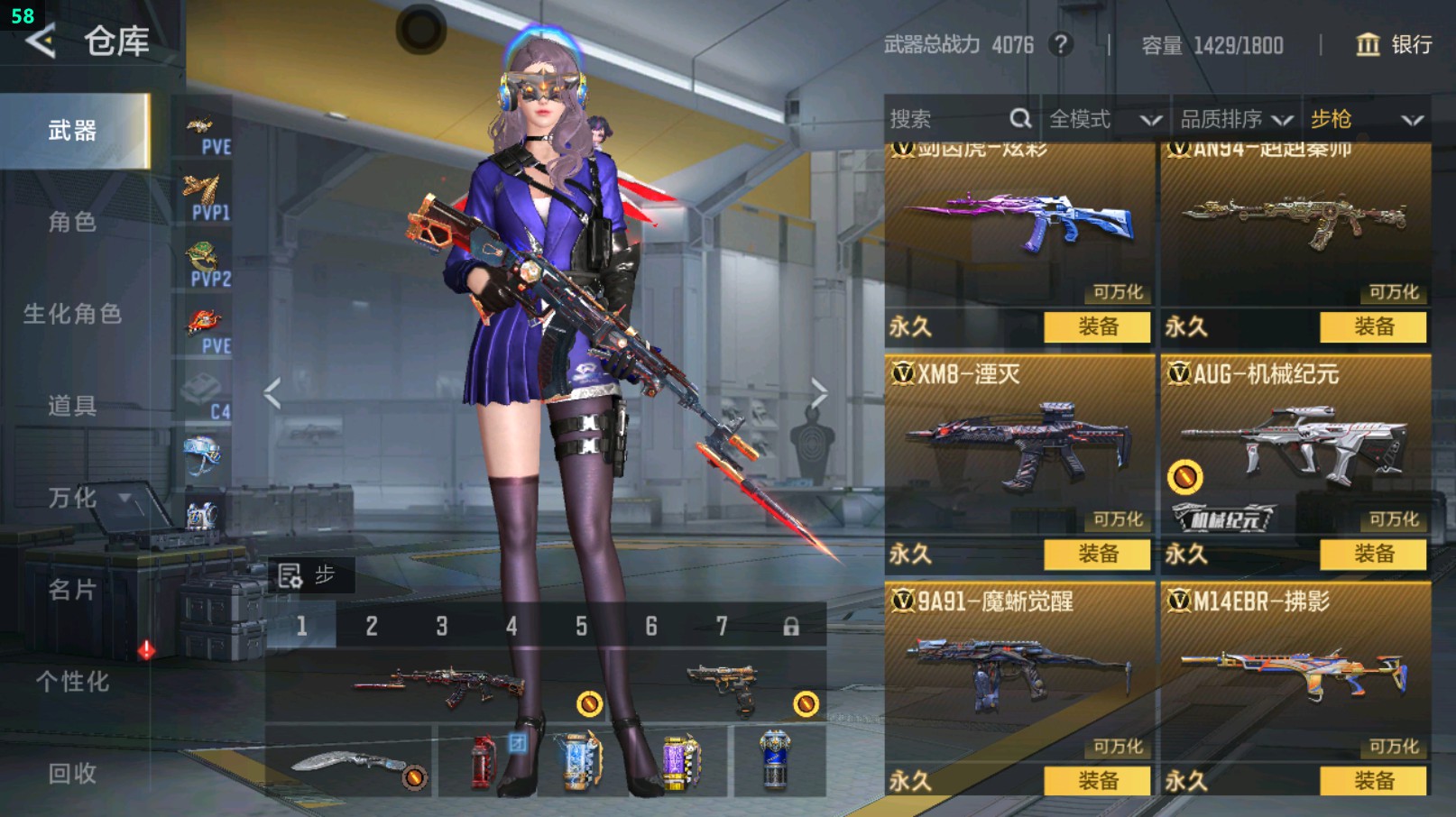Open the 名片 section

click(x=72, y=590)
